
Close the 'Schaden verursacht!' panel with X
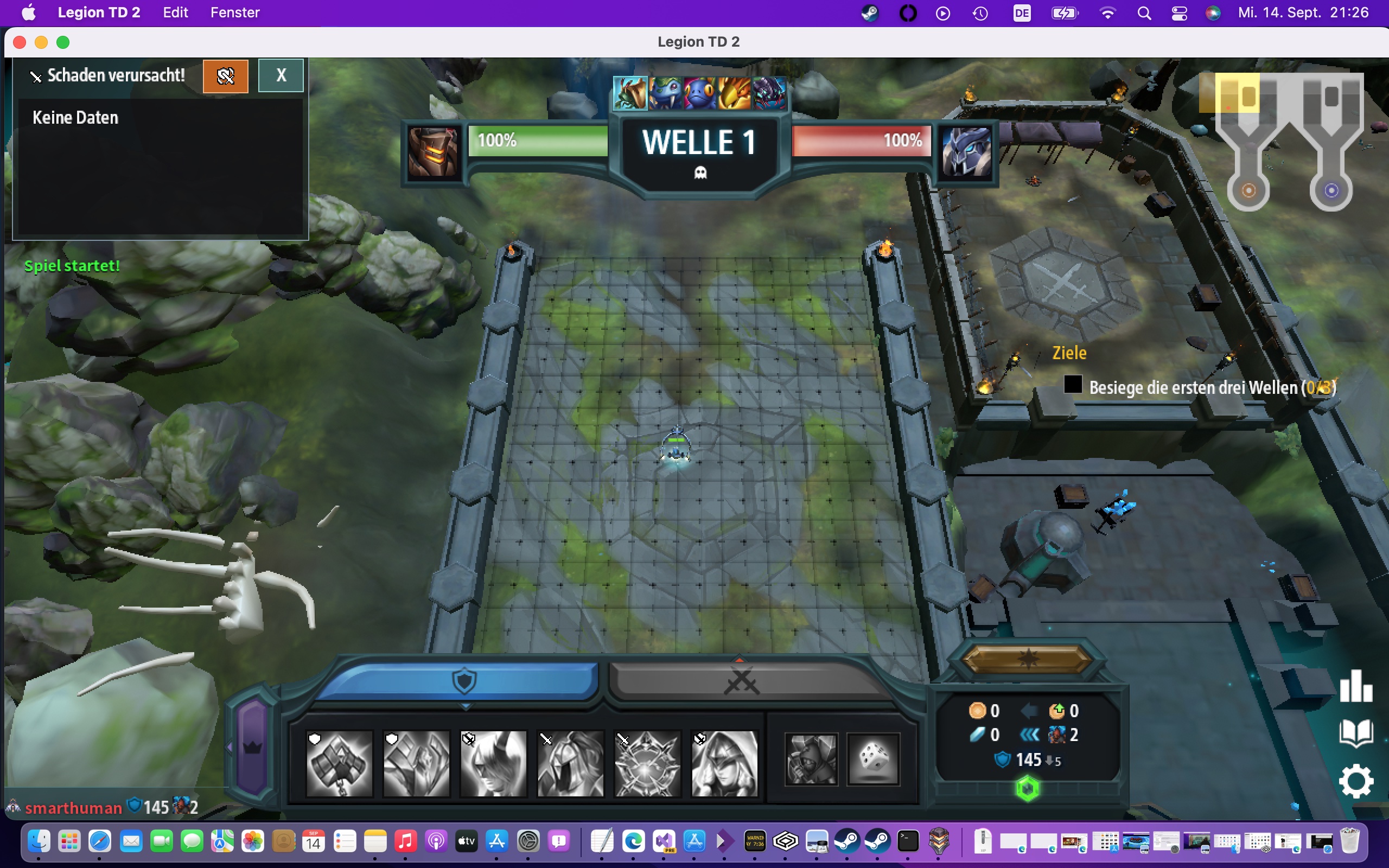click(x=281, y=75)
